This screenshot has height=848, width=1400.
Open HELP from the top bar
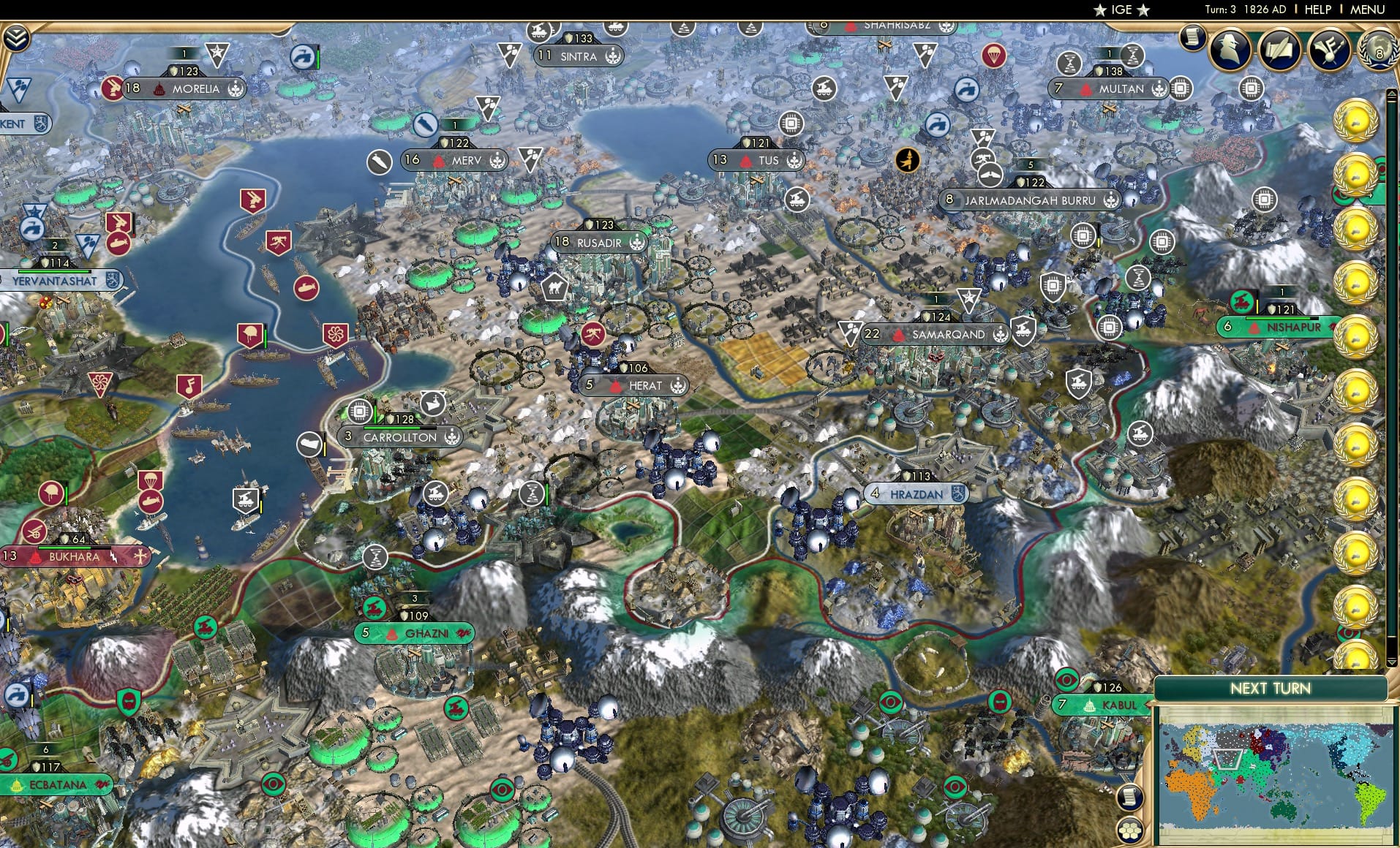pyautogui.click(x=1317, y=10)
